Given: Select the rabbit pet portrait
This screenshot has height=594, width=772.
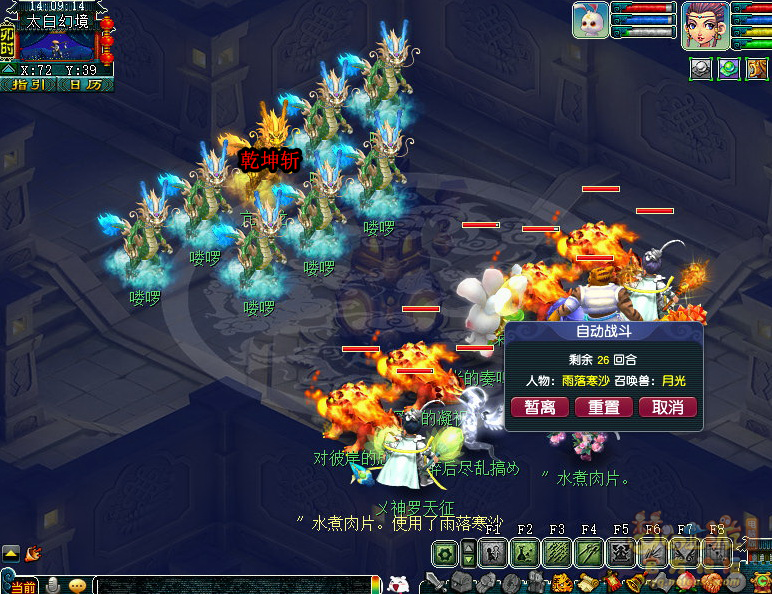Looking at the screenshot, I should click(591, 20).
